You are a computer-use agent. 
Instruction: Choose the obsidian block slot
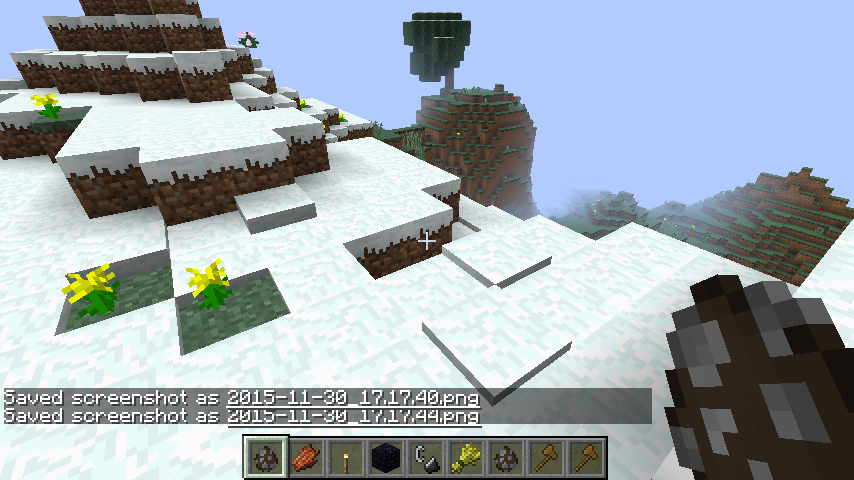387,457
